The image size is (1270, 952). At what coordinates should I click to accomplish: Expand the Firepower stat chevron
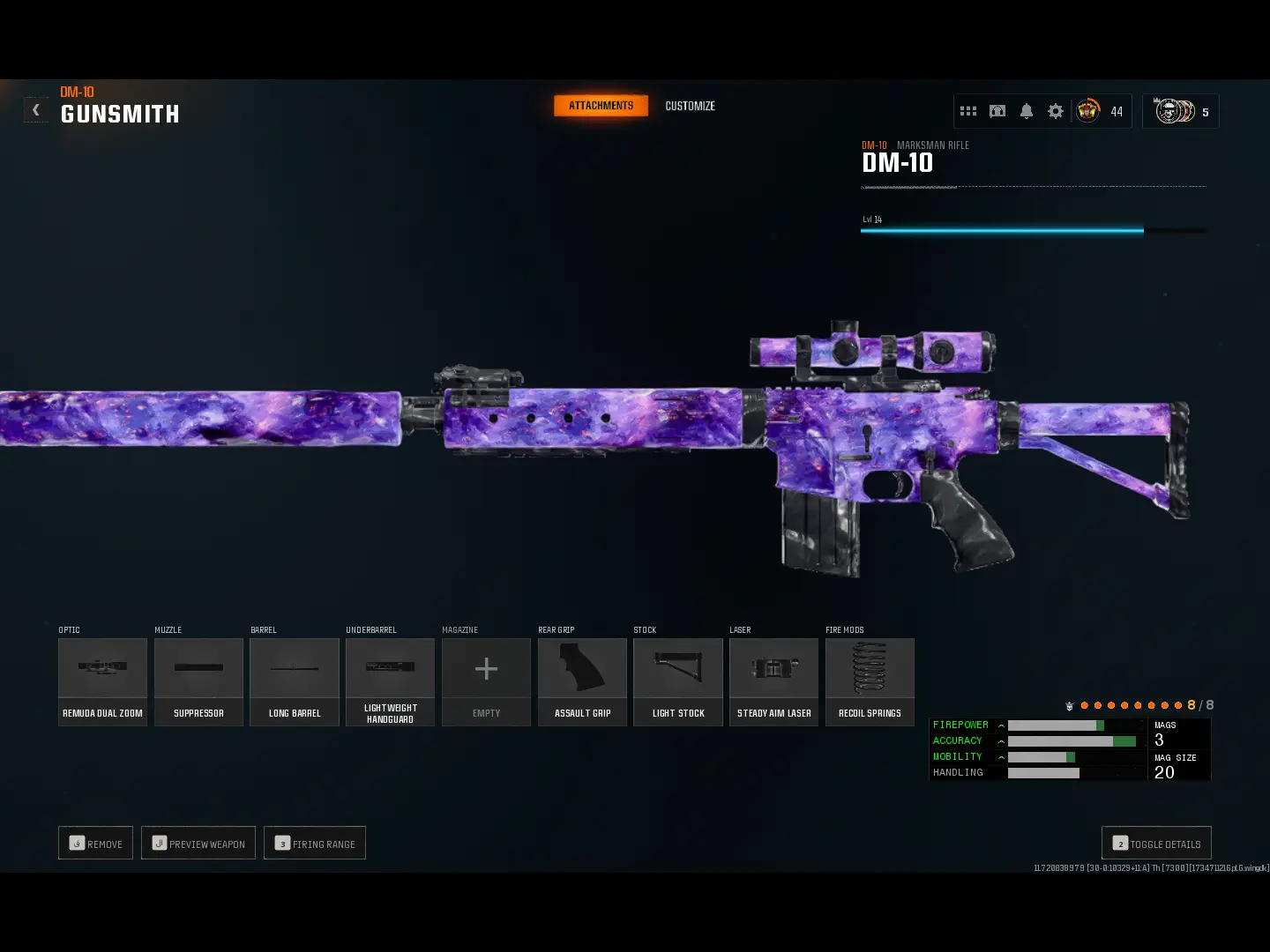click(1001, 725)
